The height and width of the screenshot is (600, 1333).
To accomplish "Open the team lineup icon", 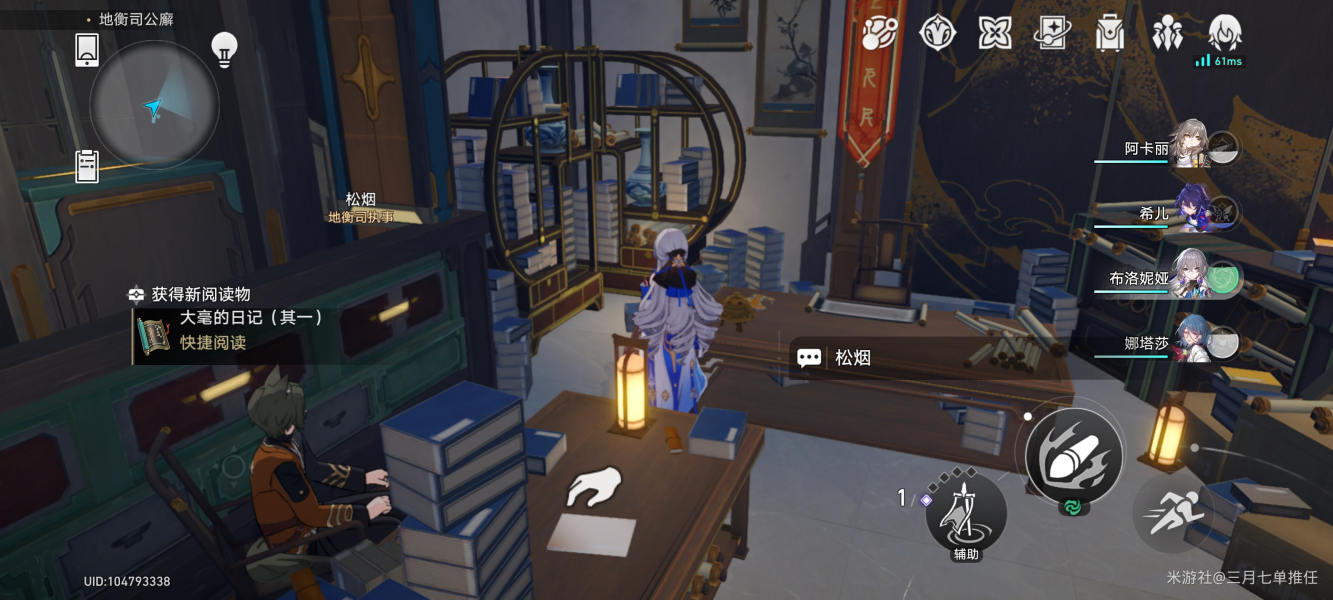I will (x=1167, y=34).
